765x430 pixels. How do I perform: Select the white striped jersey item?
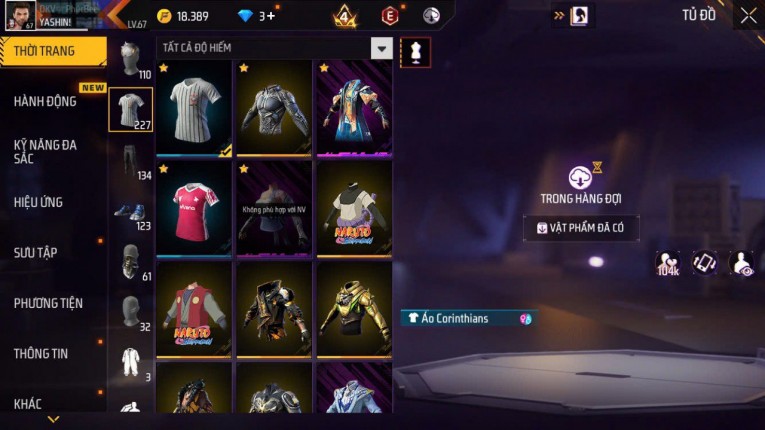click(194, 108)
